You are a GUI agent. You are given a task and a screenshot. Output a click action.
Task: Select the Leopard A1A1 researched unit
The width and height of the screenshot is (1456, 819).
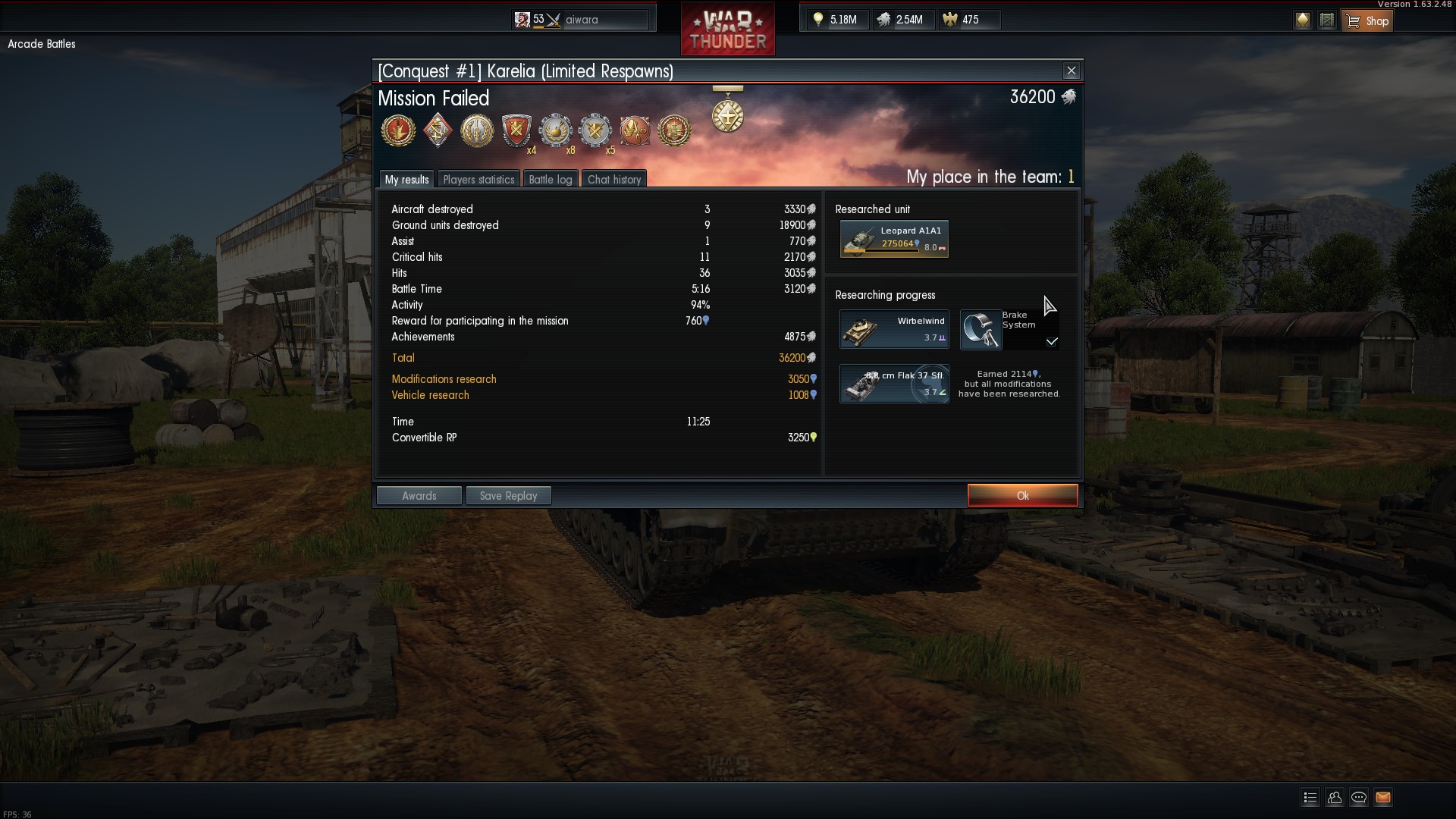894,239
